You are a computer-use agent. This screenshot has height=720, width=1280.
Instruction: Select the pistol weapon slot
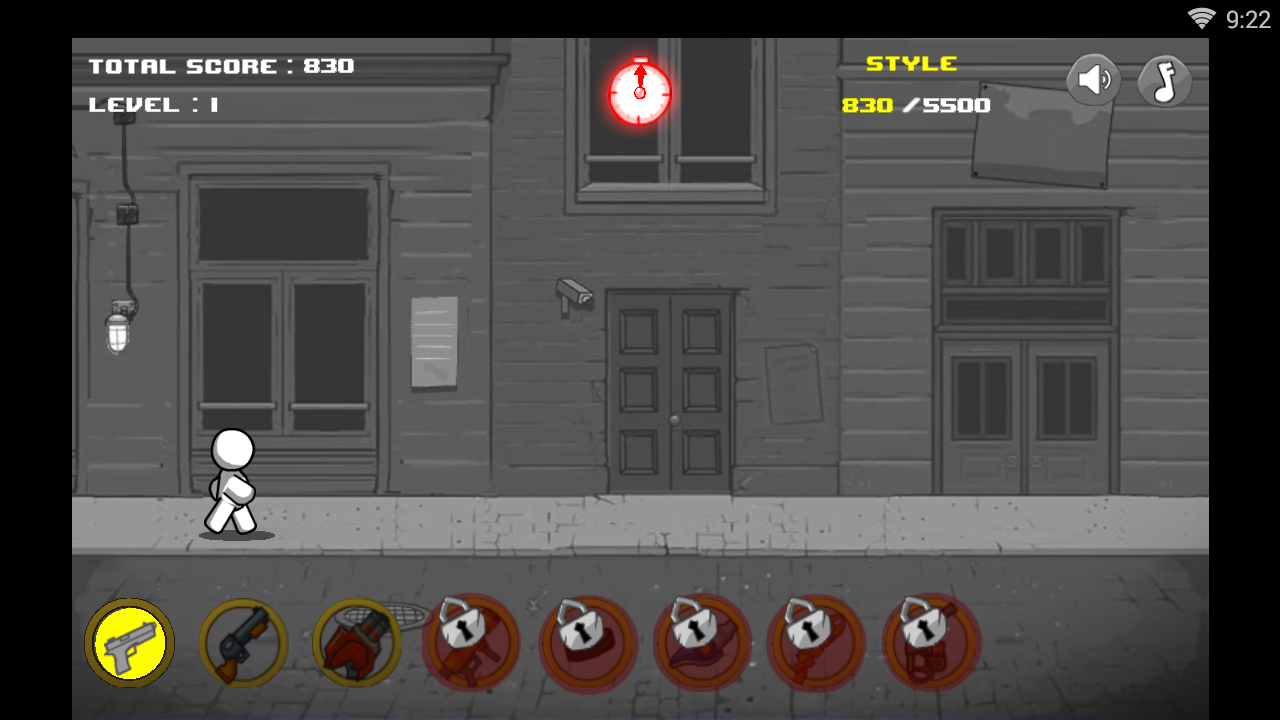point(129,642)
